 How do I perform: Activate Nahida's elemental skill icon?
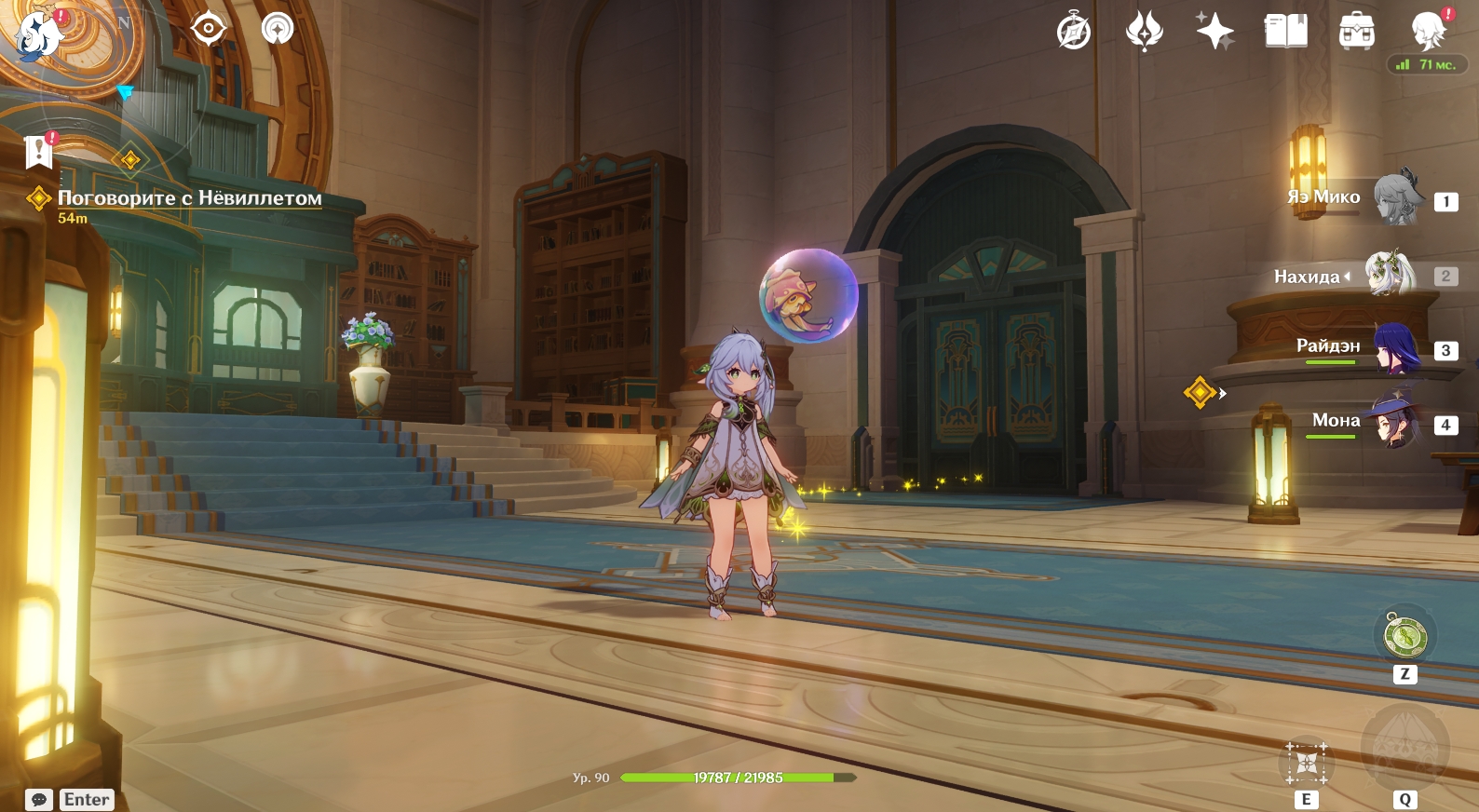click(x=1306, y=763)
